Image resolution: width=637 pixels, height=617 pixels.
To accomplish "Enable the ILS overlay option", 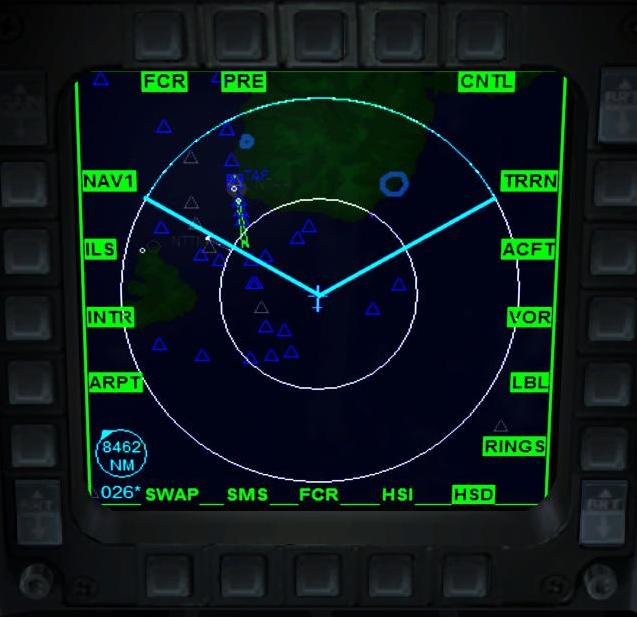I will (101, 249).
